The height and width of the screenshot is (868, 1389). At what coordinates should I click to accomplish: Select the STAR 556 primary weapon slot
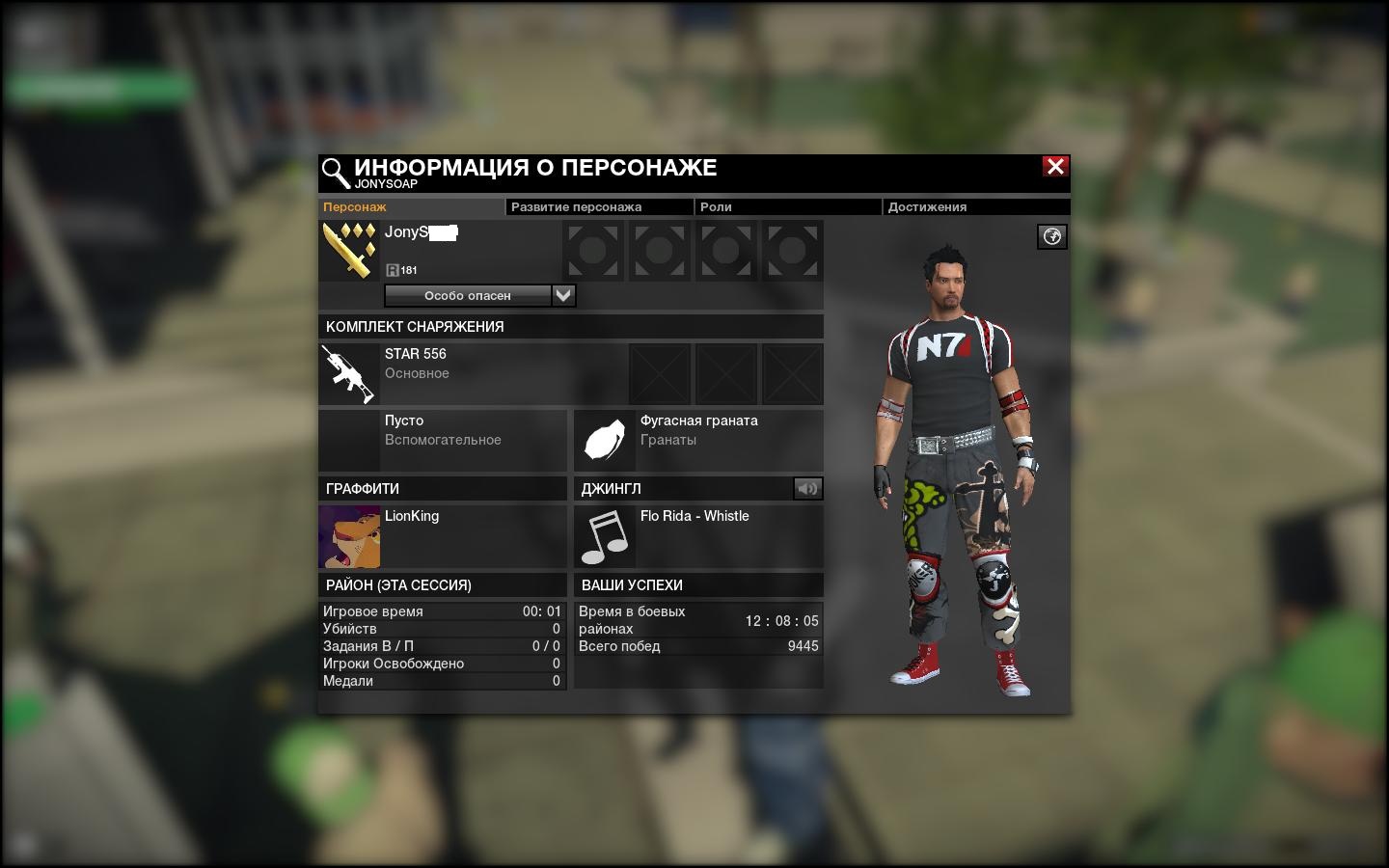coord(349,373)
